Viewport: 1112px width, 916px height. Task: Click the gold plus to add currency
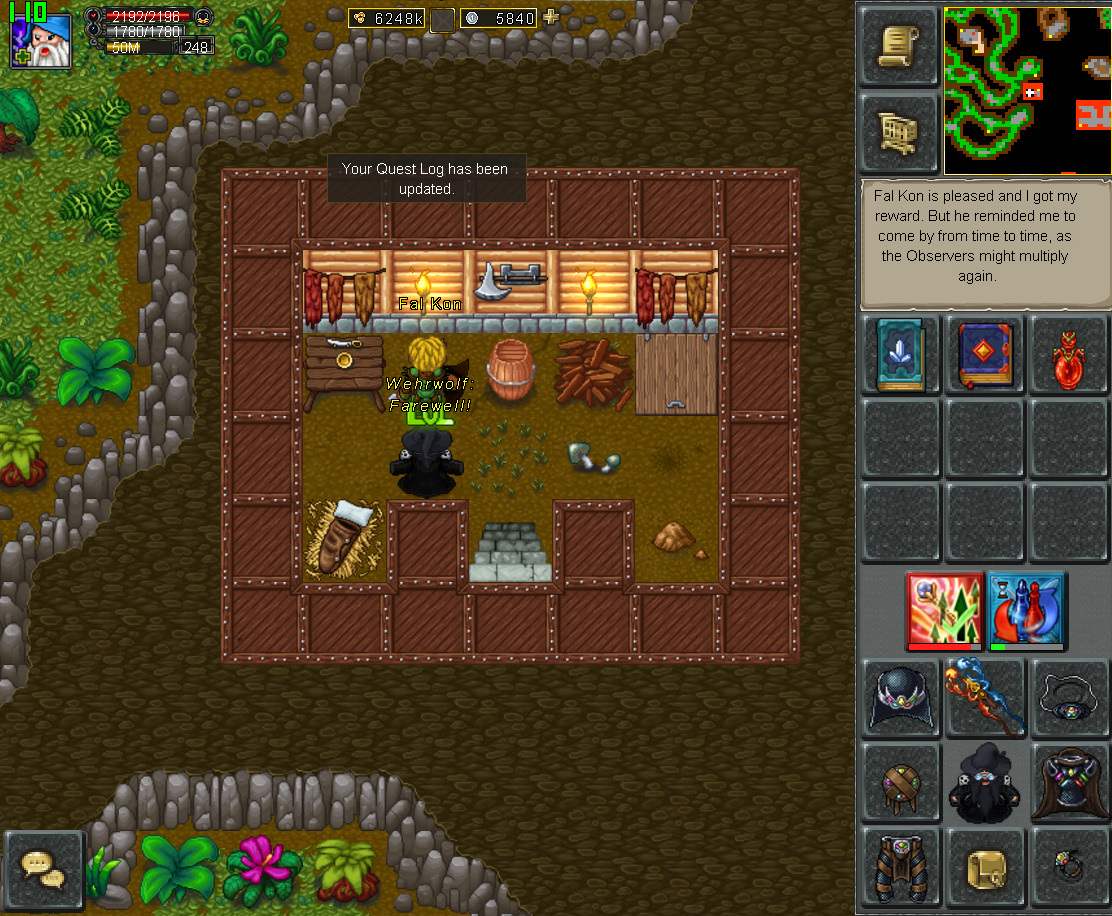tap(551, 17)
